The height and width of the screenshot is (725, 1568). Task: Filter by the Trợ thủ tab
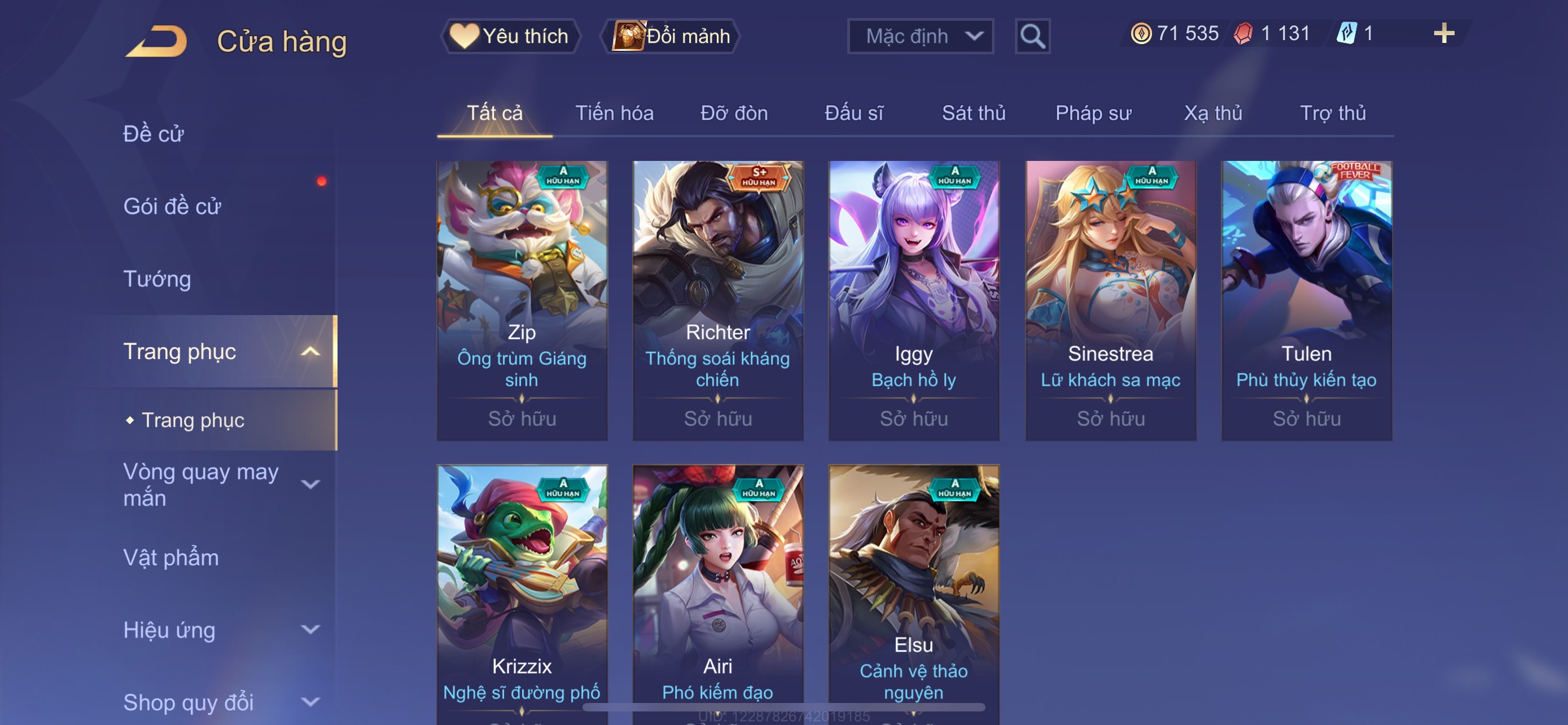(x=1333, y=113)
